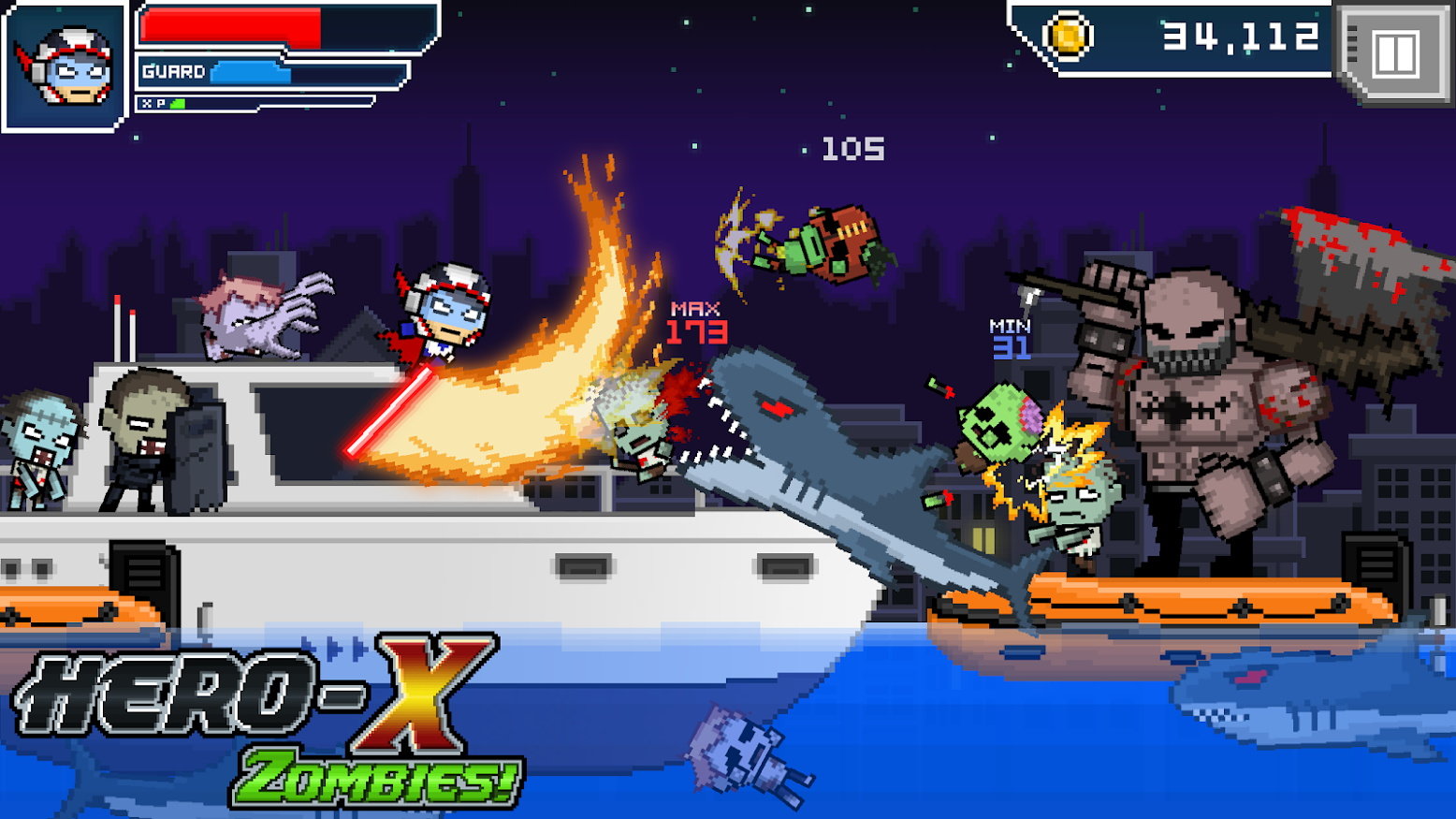
Task: Click the red health bar
Action: coord(234,28)
